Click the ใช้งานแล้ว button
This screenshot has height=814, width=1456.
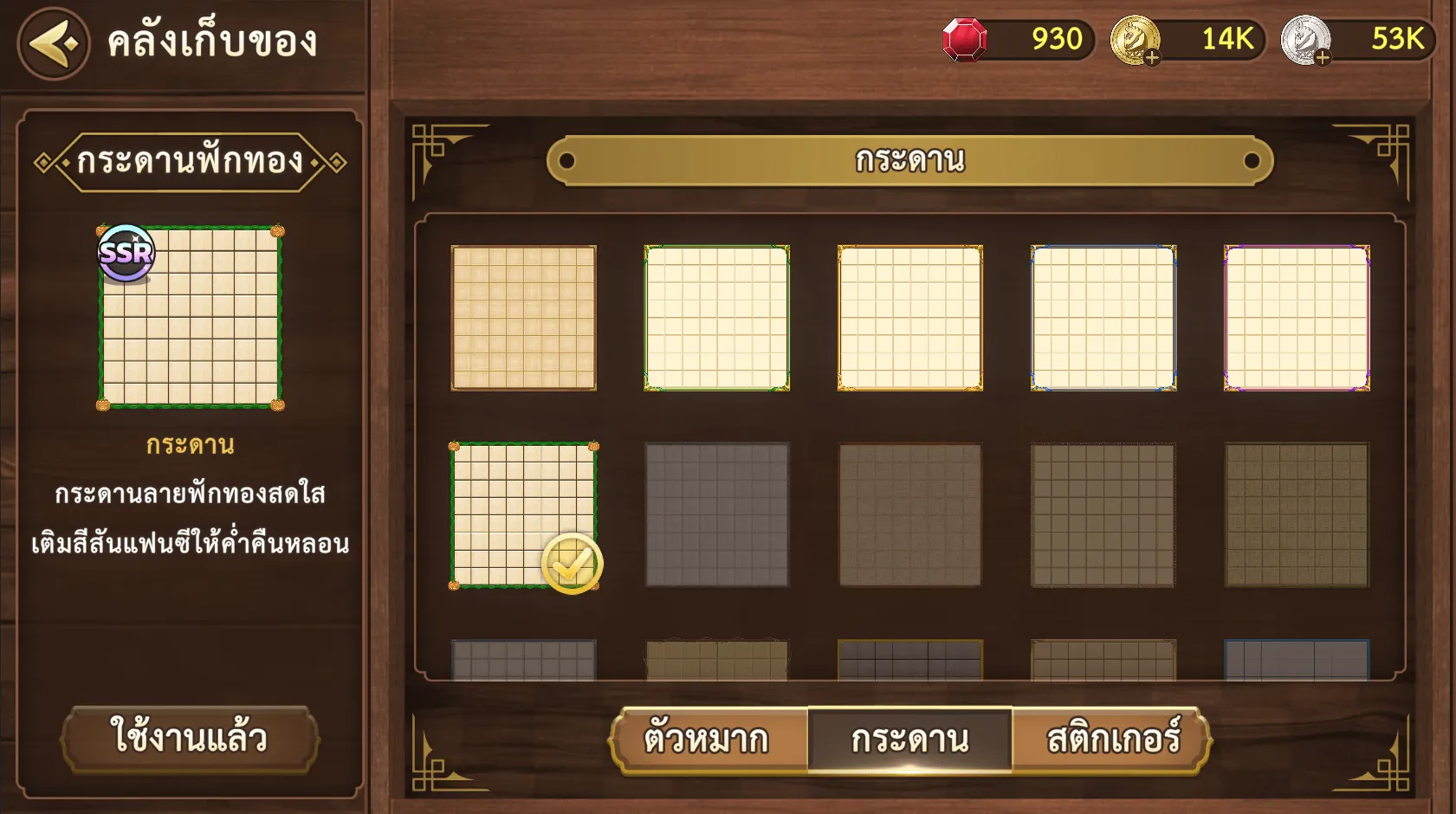(x=190, y=738)
